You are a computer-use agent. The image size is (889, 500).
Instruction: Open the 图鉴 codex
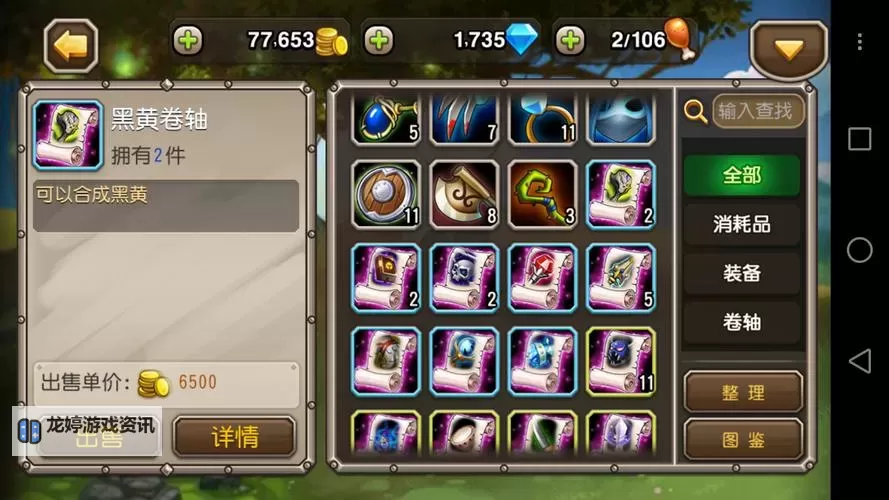tap(743, 439)
